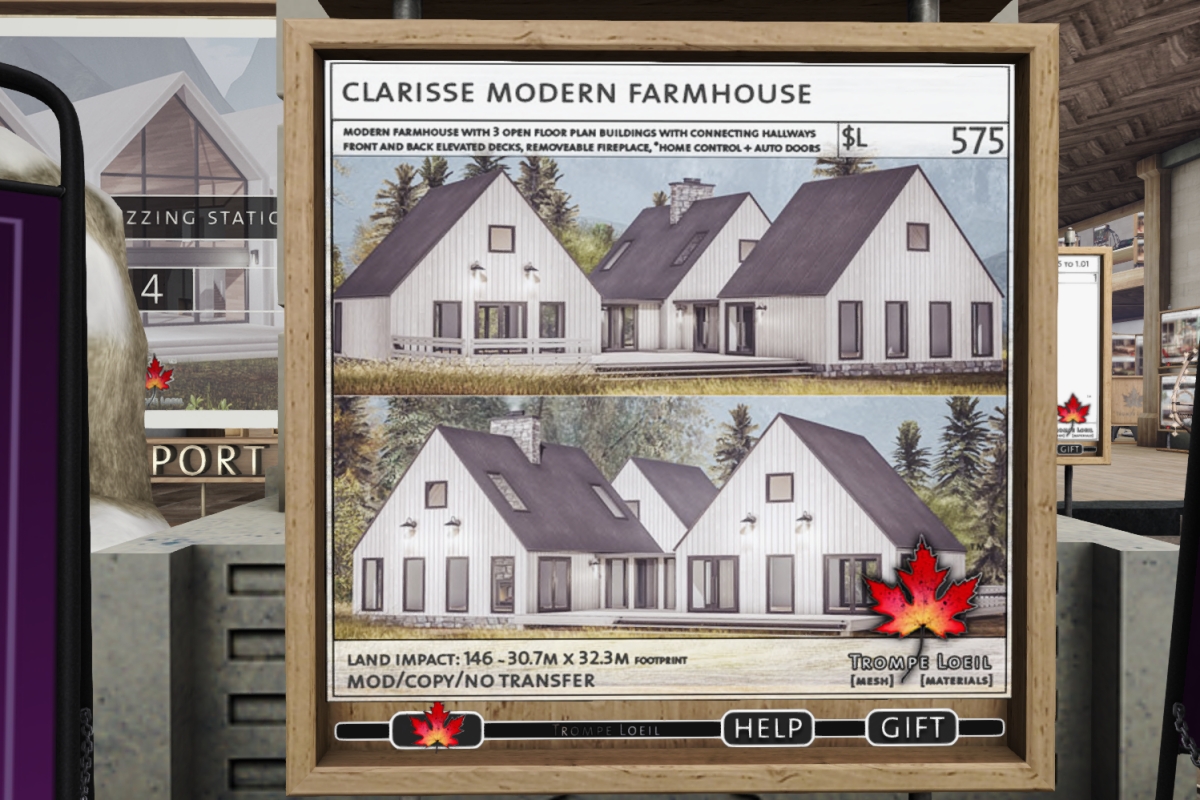The image size is (1200, 800).
Task: Click the maple leaf logo button on the vendor bar
Action: [437, 728]
